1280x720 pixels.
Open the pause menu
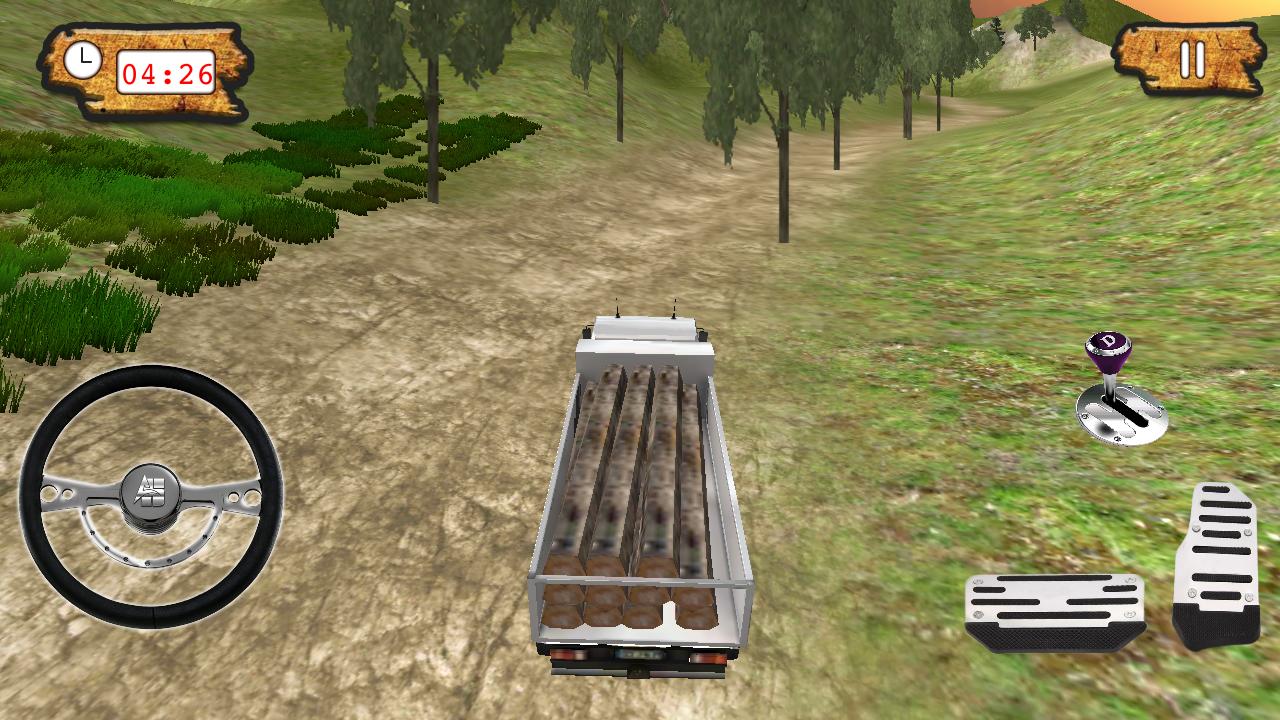[x=1192, y=62]
